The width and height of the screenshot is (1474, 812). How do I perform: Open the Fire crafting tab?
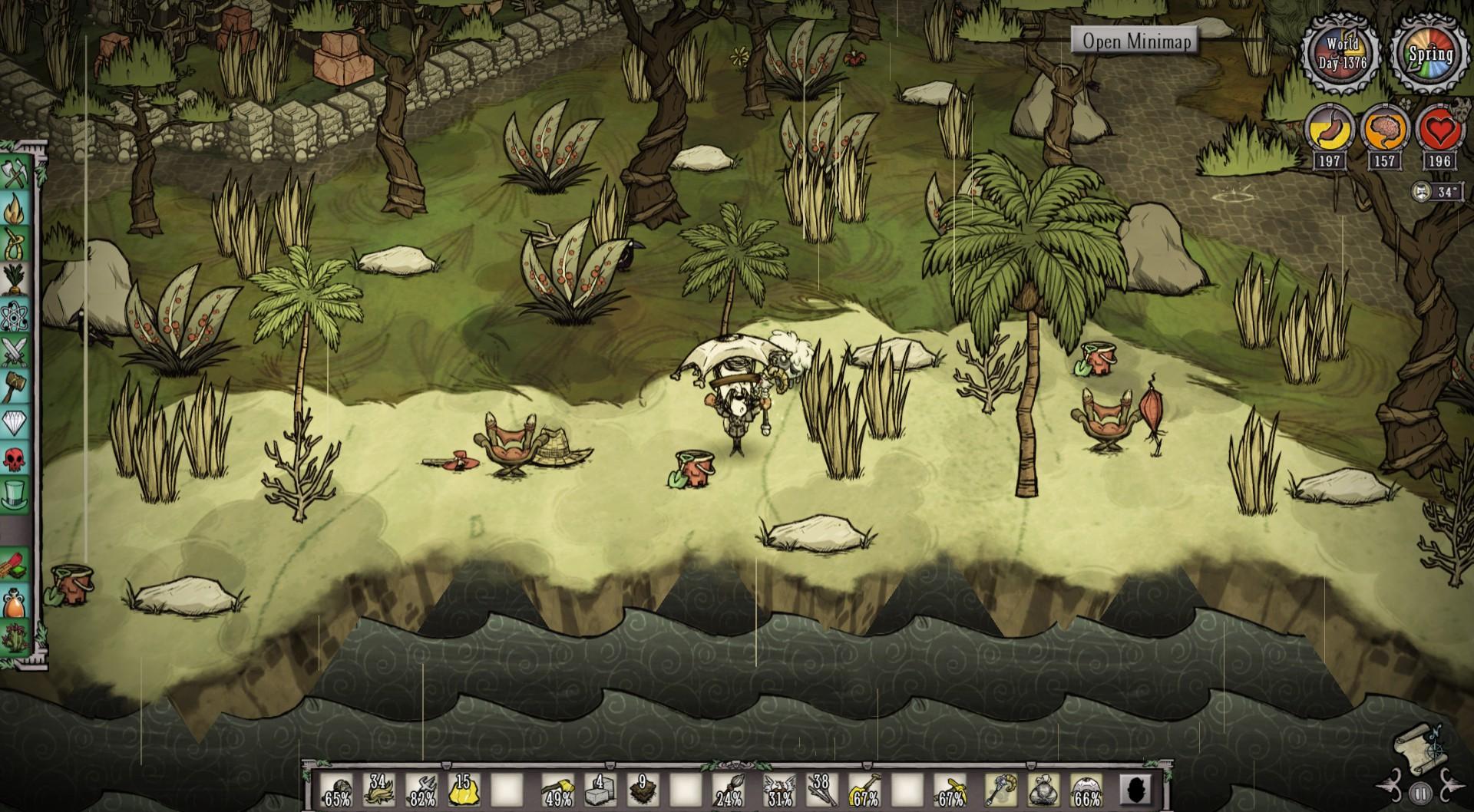tap(15, 209)
